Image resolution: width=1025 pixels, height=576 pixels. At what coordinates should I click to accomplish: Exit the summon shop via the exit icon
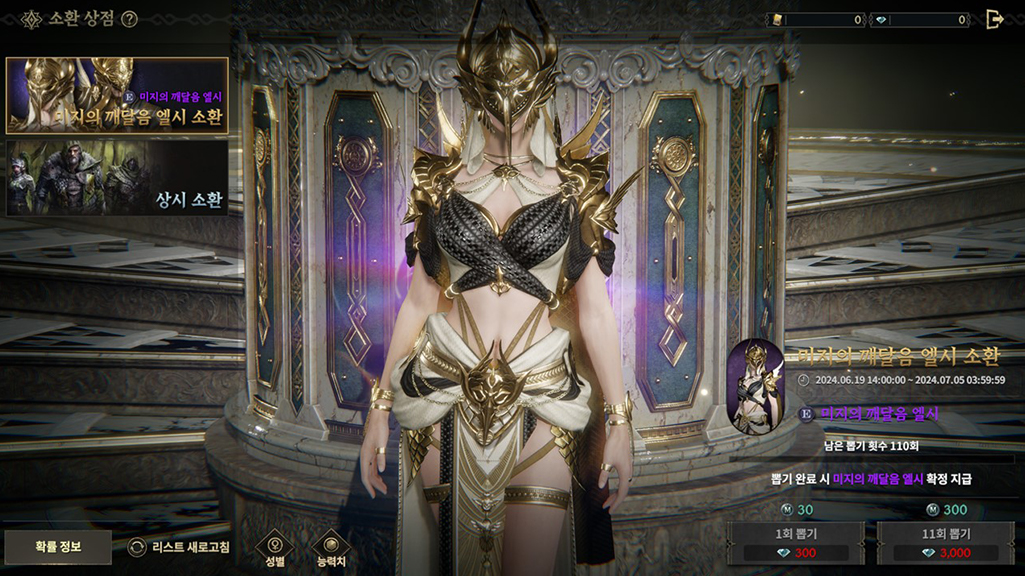994,19
